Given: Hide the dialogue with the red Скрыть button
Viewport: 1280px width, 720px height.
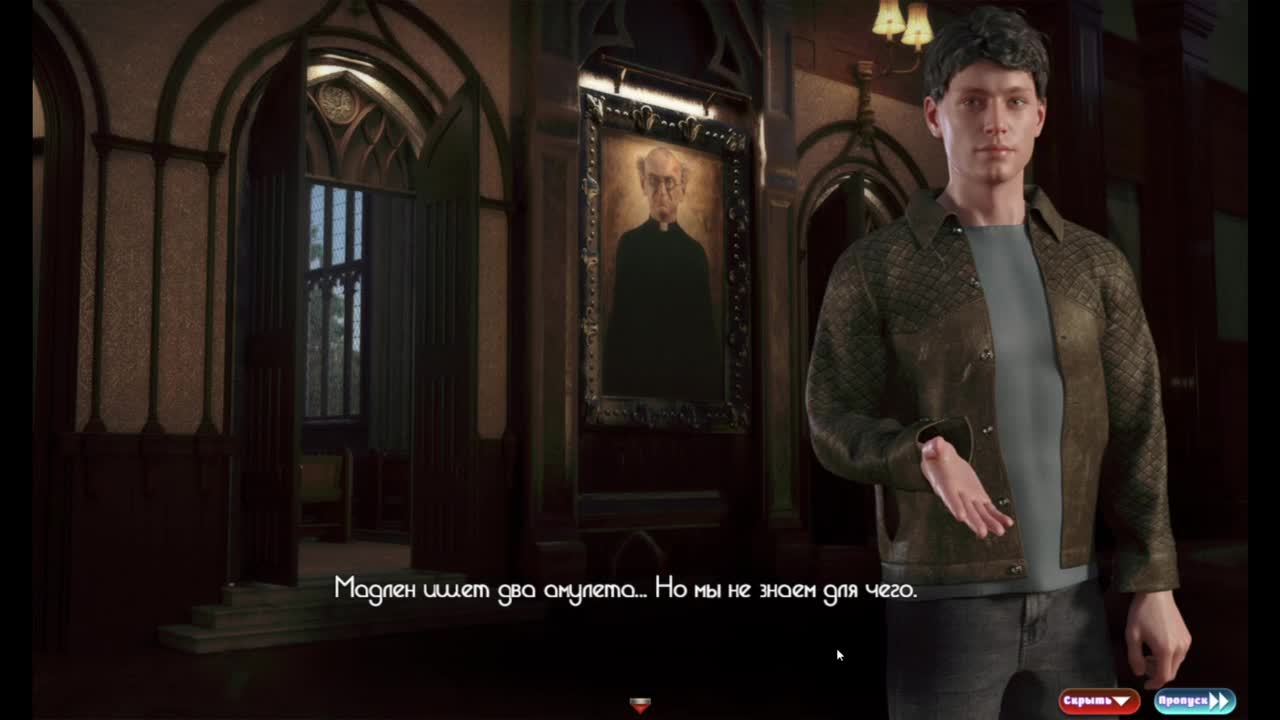Looking at the screenshot, I should [1099, 701].
